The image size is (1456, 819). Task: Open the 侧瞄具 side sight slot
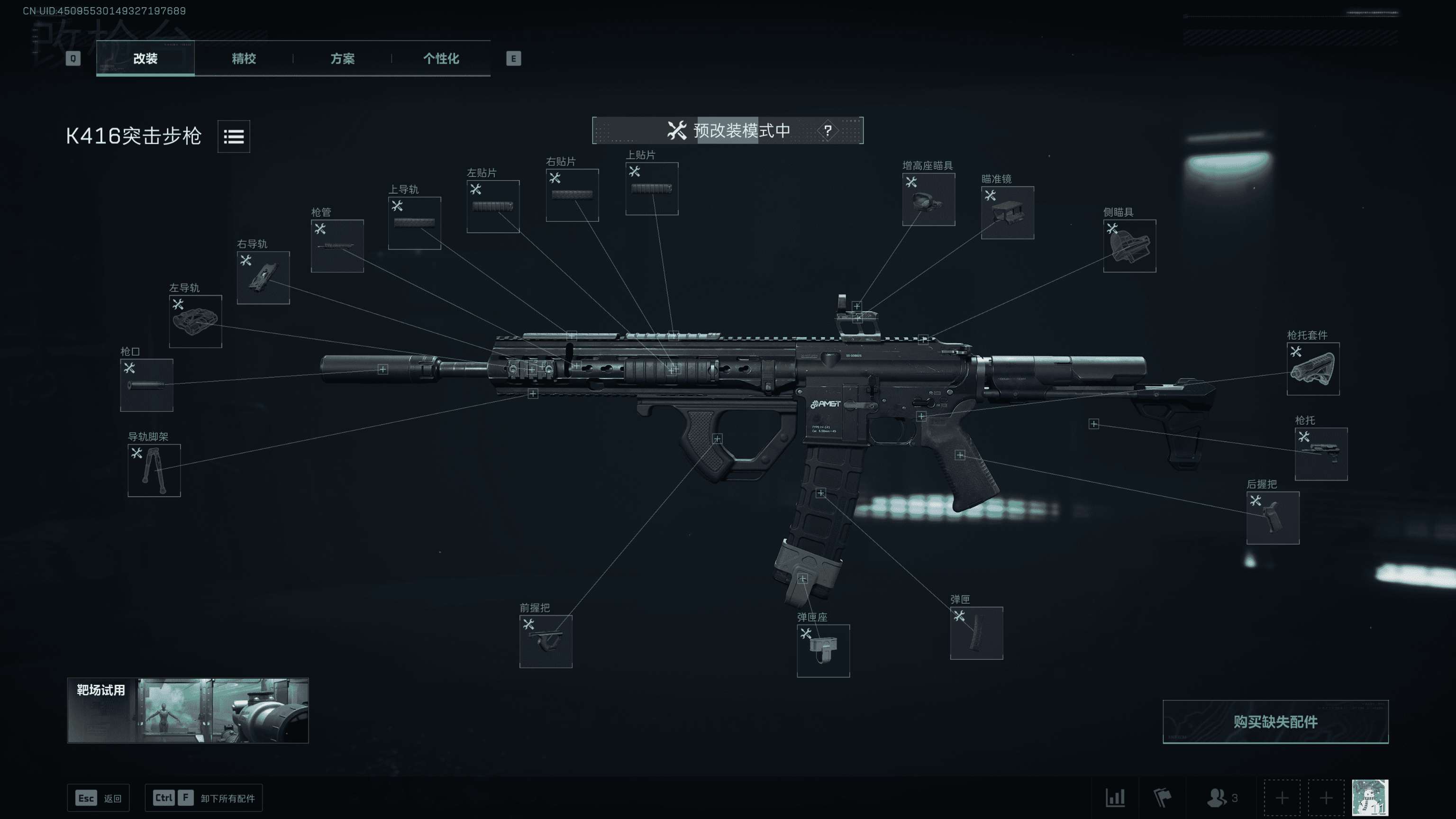(x=1129, y=246)
